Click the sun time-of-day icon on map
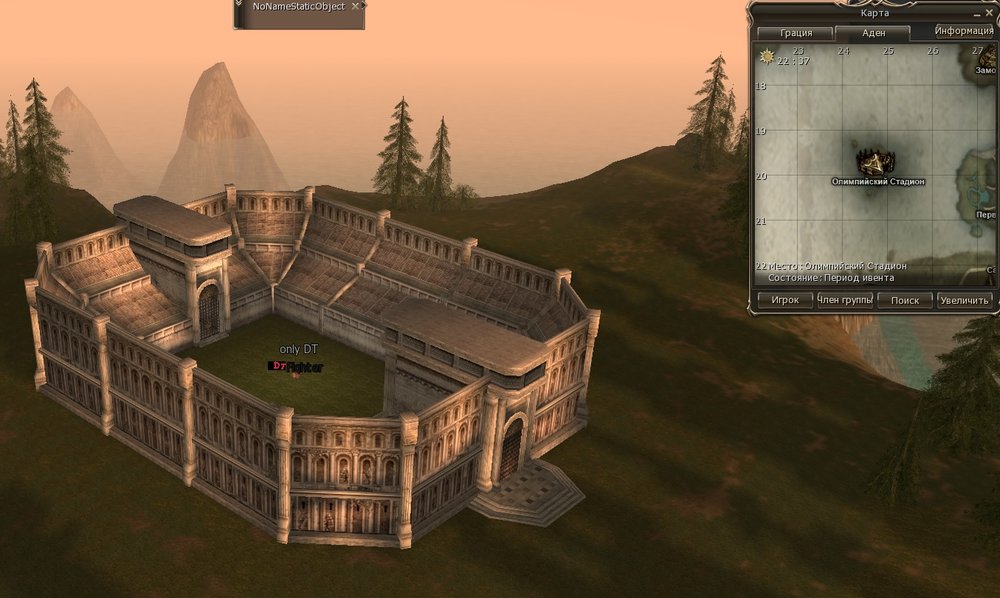 tap(767, 56)
